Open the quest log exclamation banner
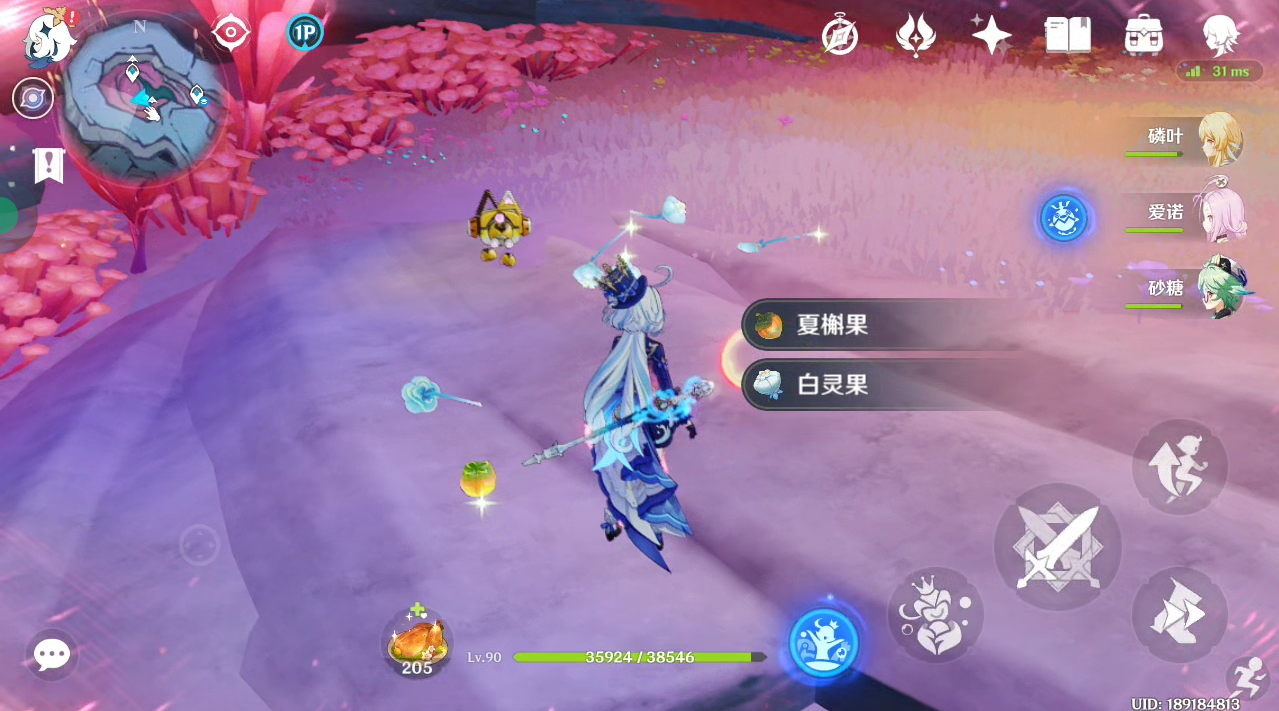The width and height of the screenshot is (1279, 711). [x=48, y=165]
